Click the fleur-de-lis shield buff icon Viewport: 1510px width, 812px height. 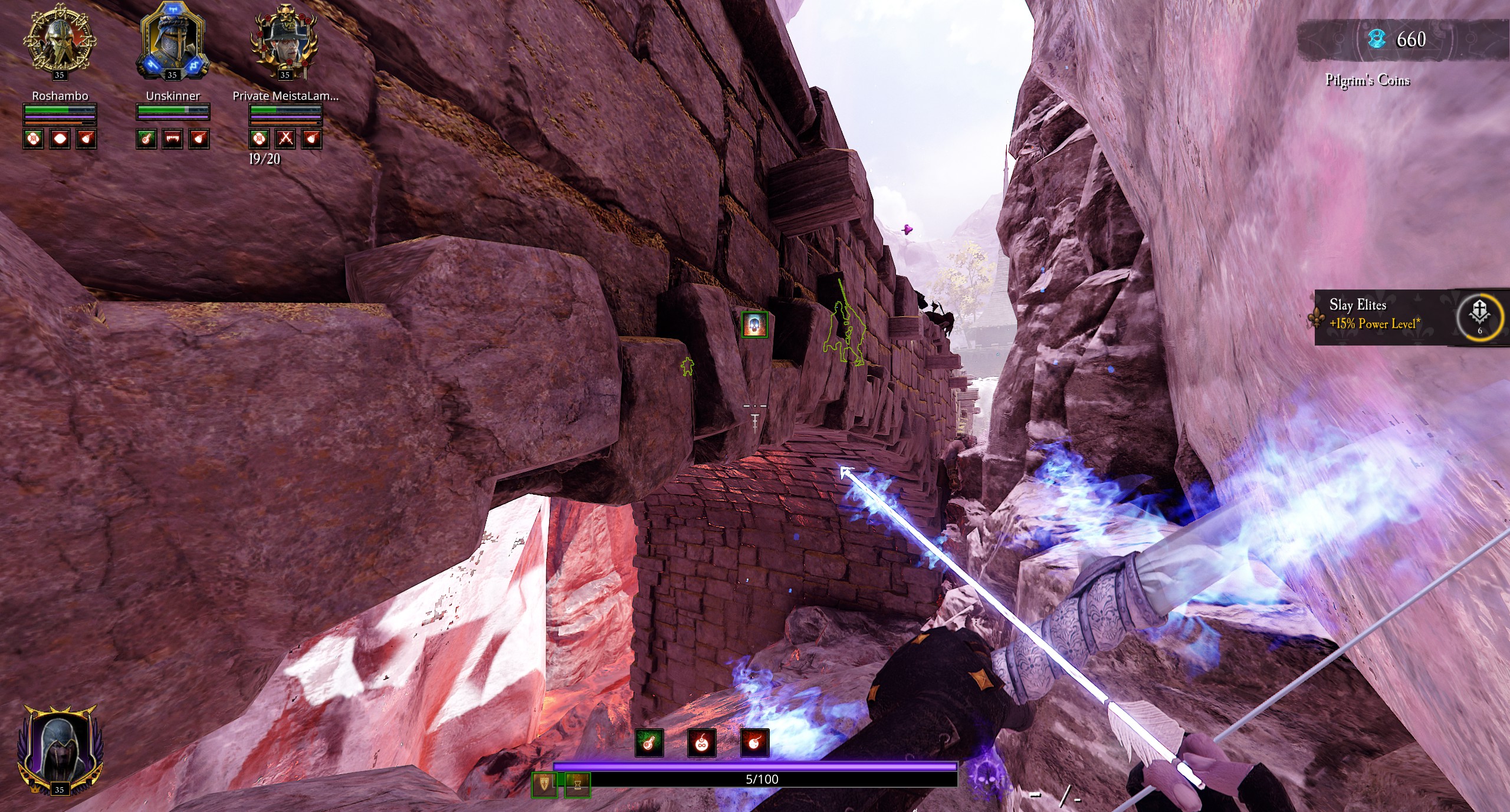click(544, 784)
